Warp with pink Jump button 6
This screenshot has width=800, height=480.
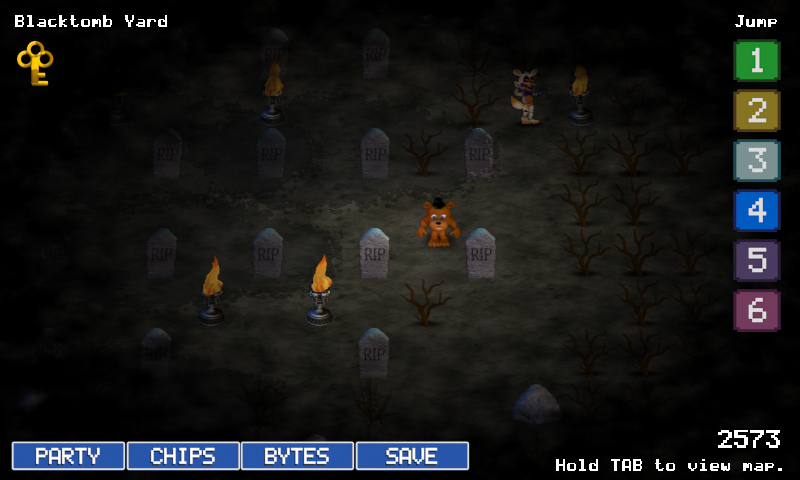click(756, 310)
